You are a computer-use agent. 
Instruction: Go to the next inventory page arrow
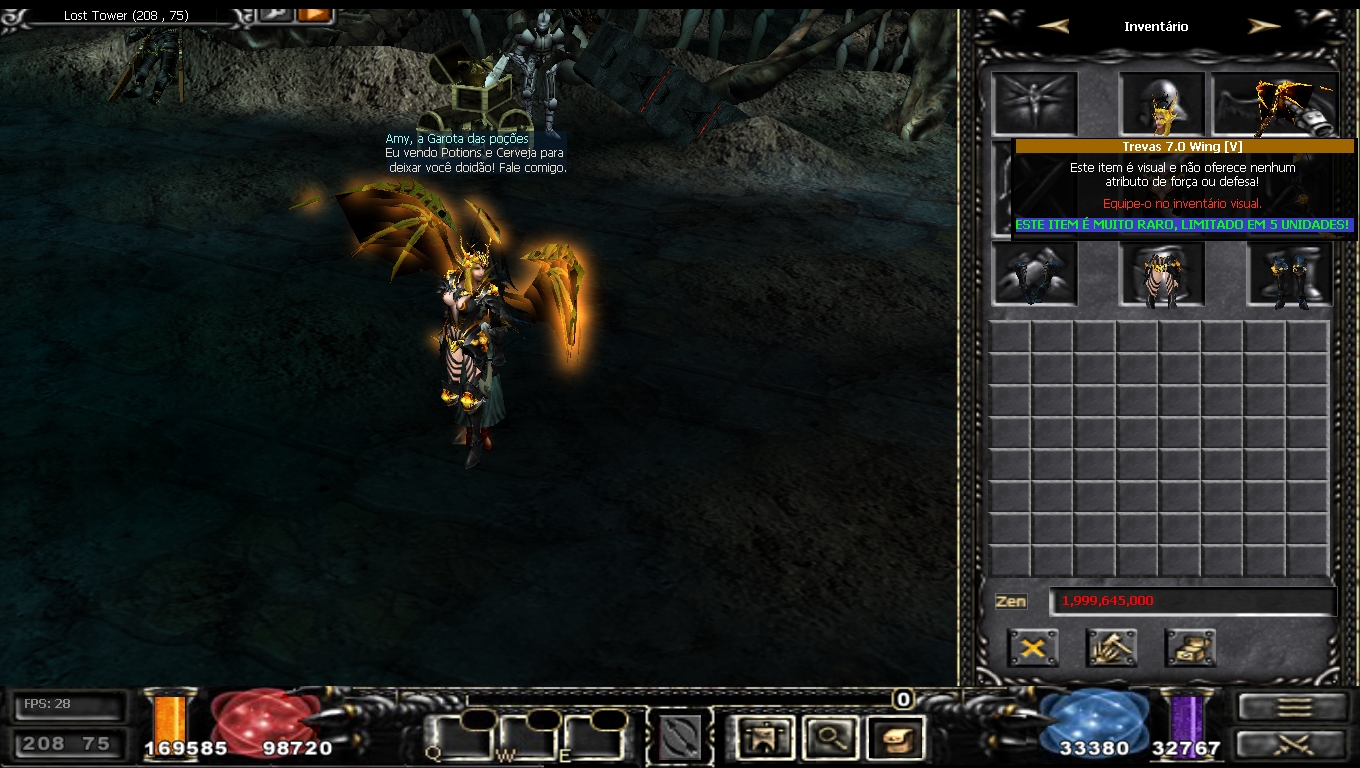(x=1264, y=27)
